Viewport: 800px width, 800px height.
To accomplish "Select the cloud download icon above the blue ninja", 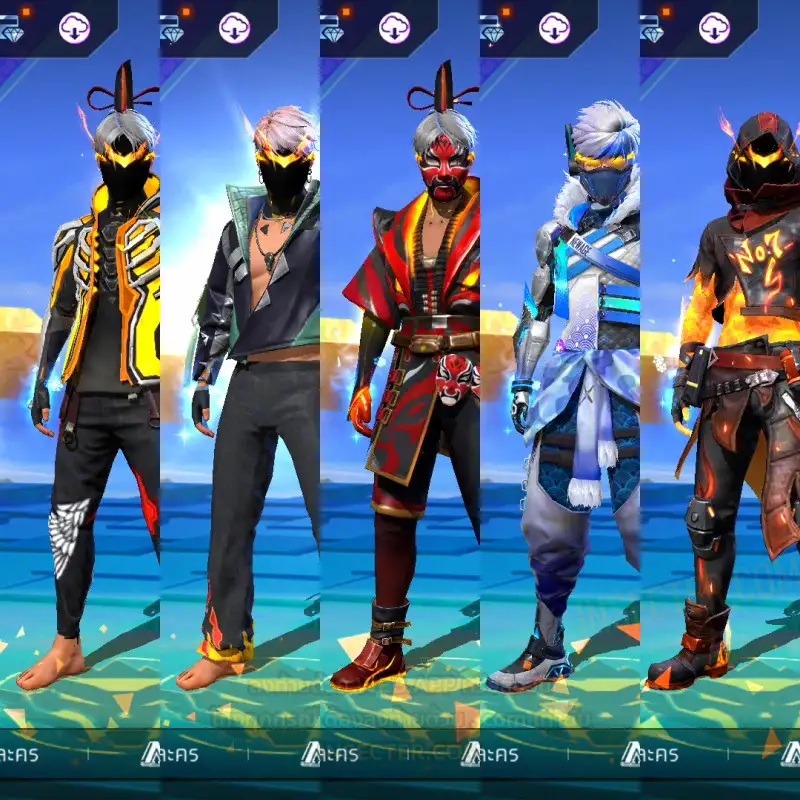I will (555, 28).
